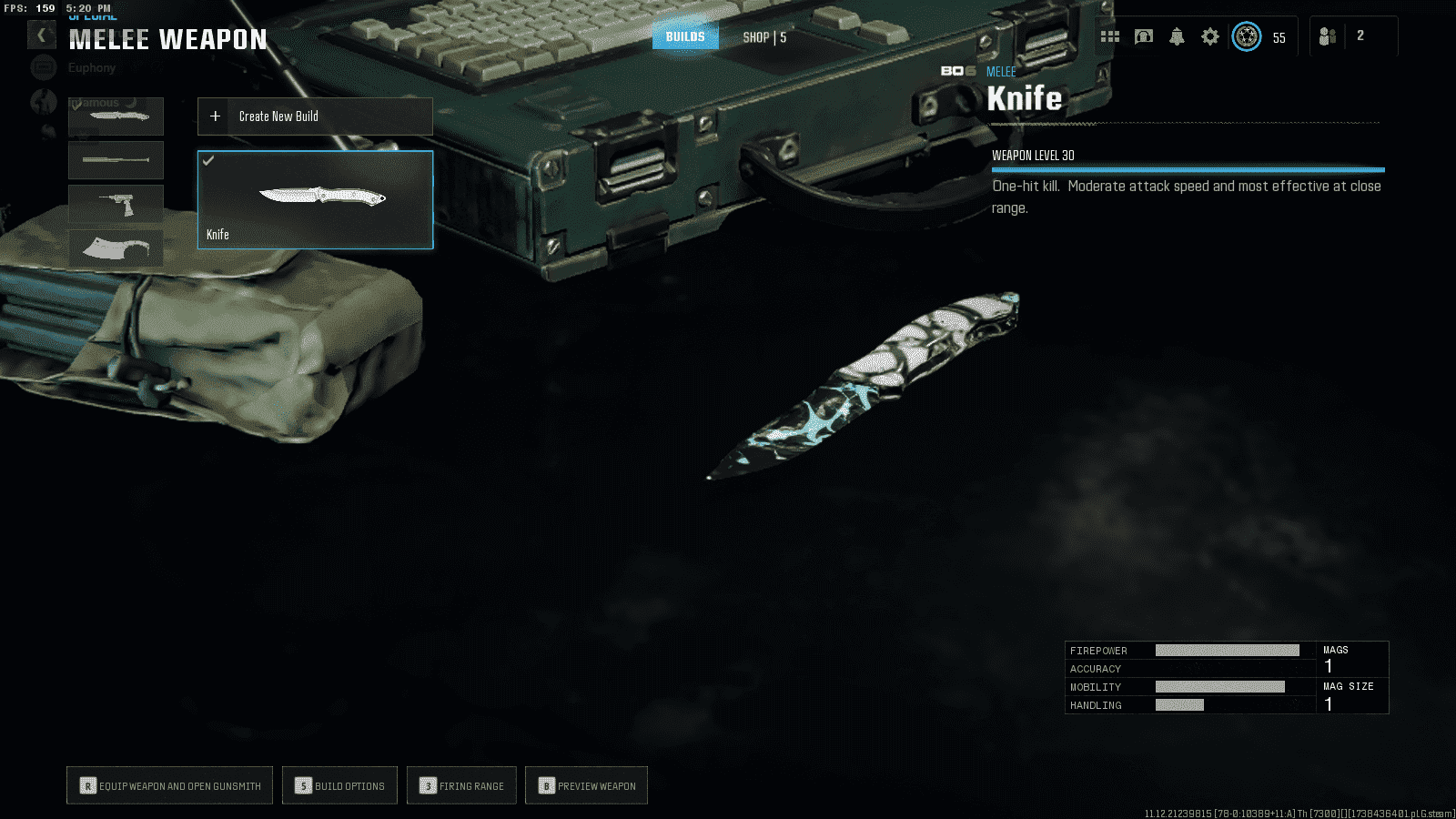Open the social party icon
Screen dimensions: 1456x819
coord(1328,36)
